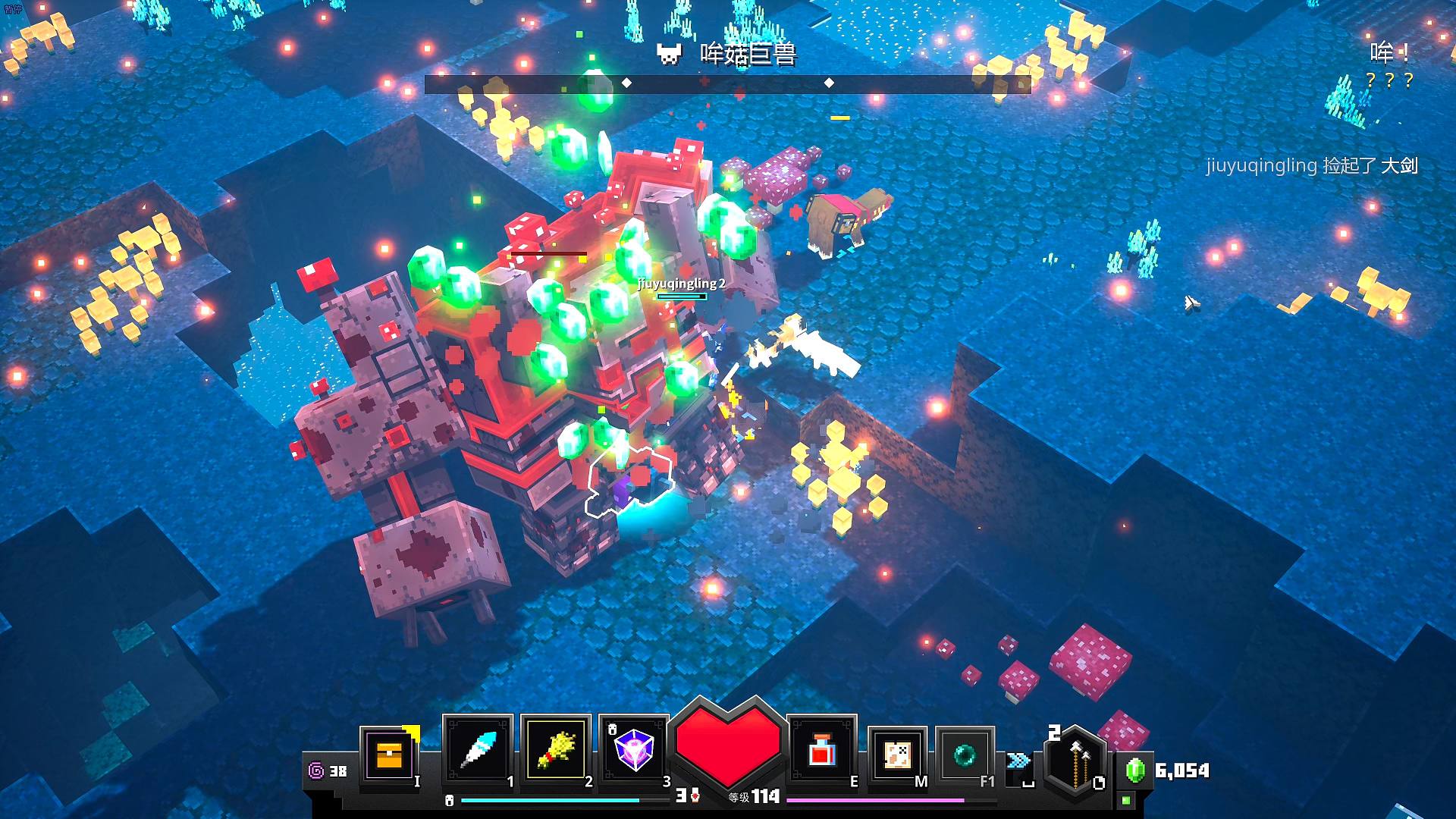The width and height of the screenshot is (1456, 819).
Task: Activate the wheat bundle artifact
Action: [556, 751]
